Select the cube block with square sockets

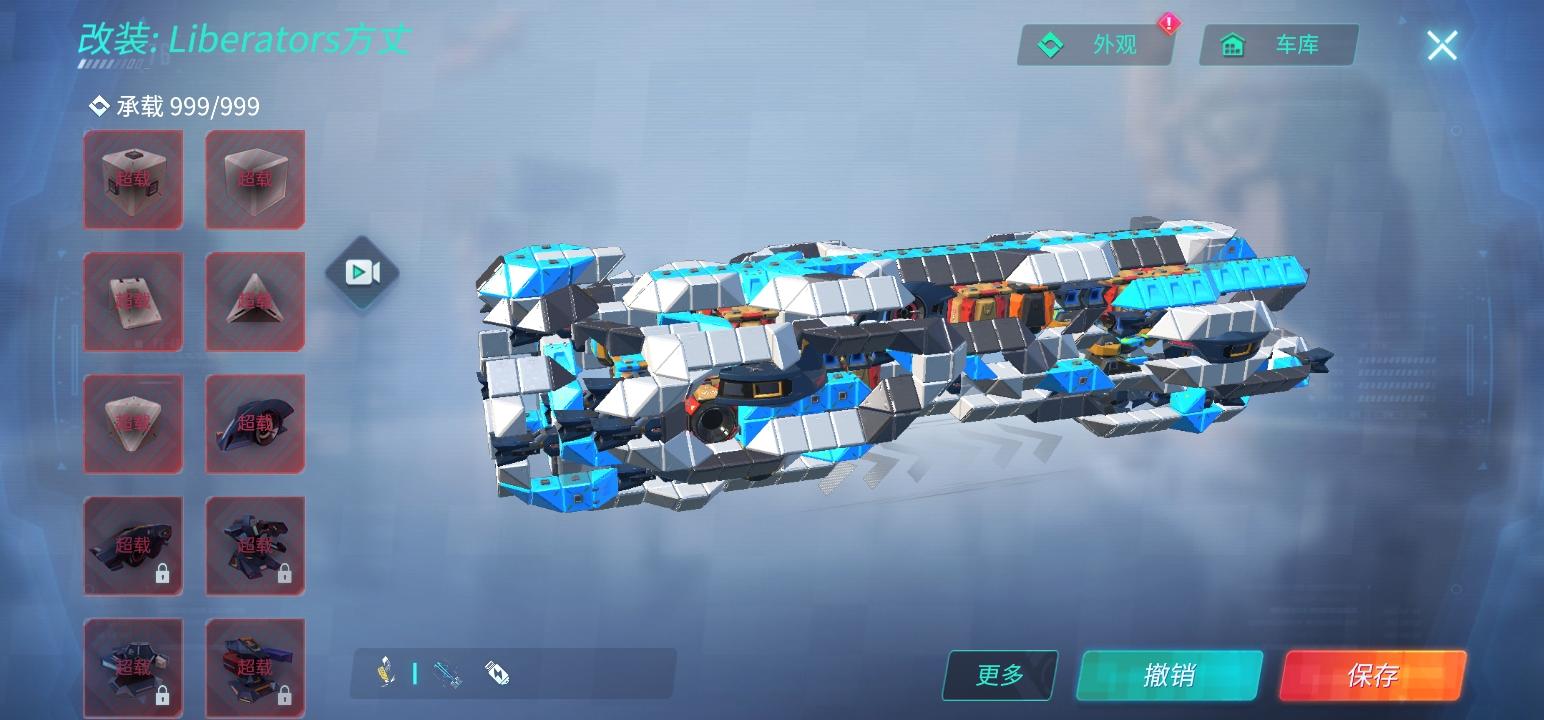click(133, 179)
